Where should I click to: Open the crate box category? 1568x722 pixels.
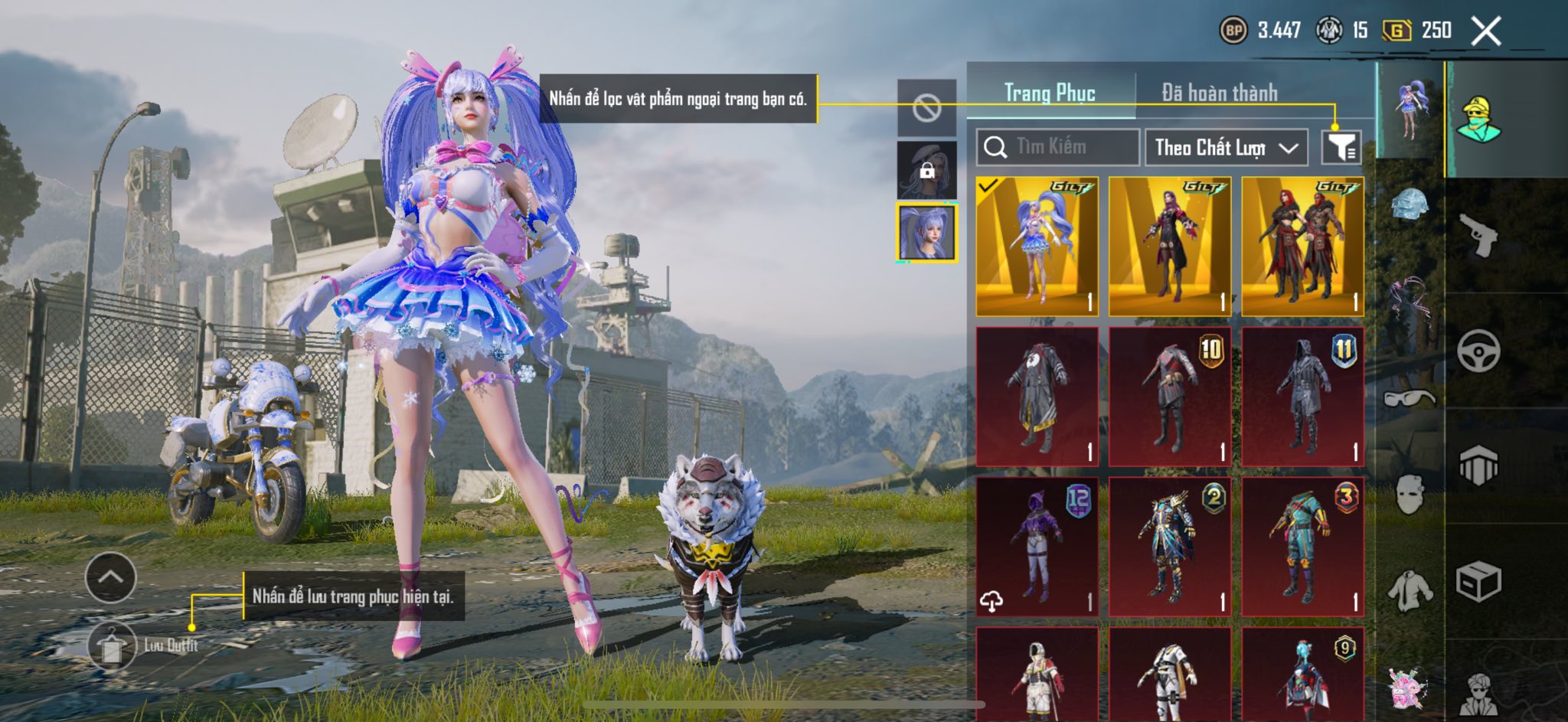(1478, 582)
